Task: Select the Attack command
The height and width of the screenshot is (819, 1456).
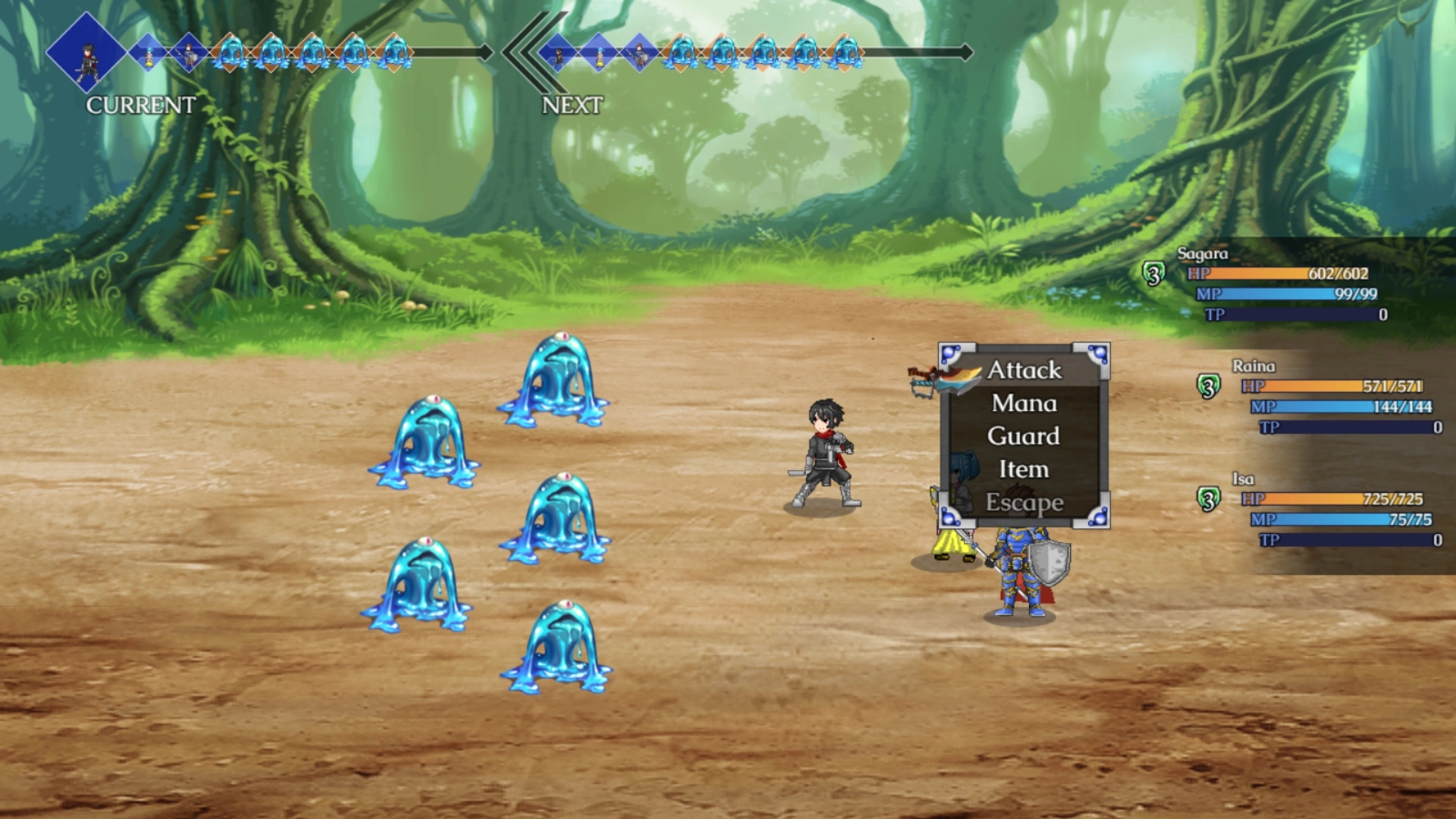Action: click(x=1023, y=371)
